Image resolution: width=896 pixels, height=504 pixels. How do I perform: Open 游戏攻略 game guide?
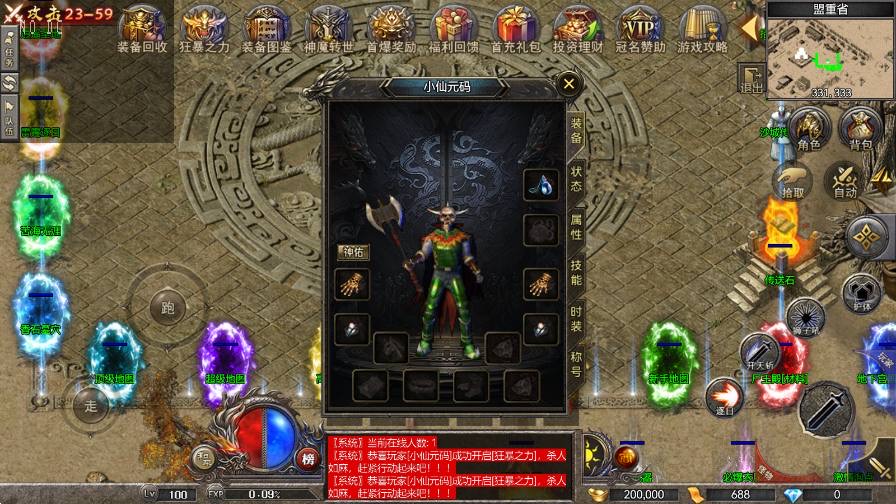702,28
